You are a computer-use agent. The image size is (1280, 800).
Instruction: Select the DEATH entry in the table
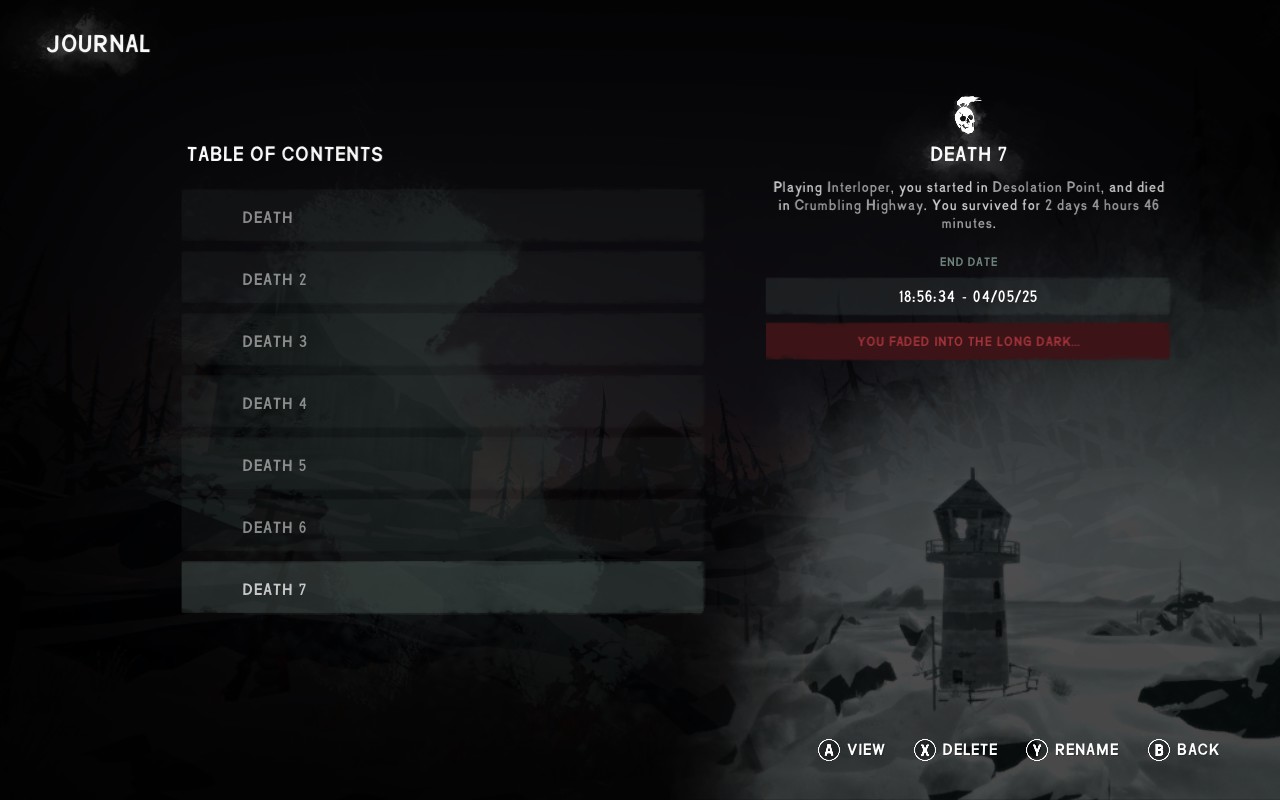tap(442, 217)
